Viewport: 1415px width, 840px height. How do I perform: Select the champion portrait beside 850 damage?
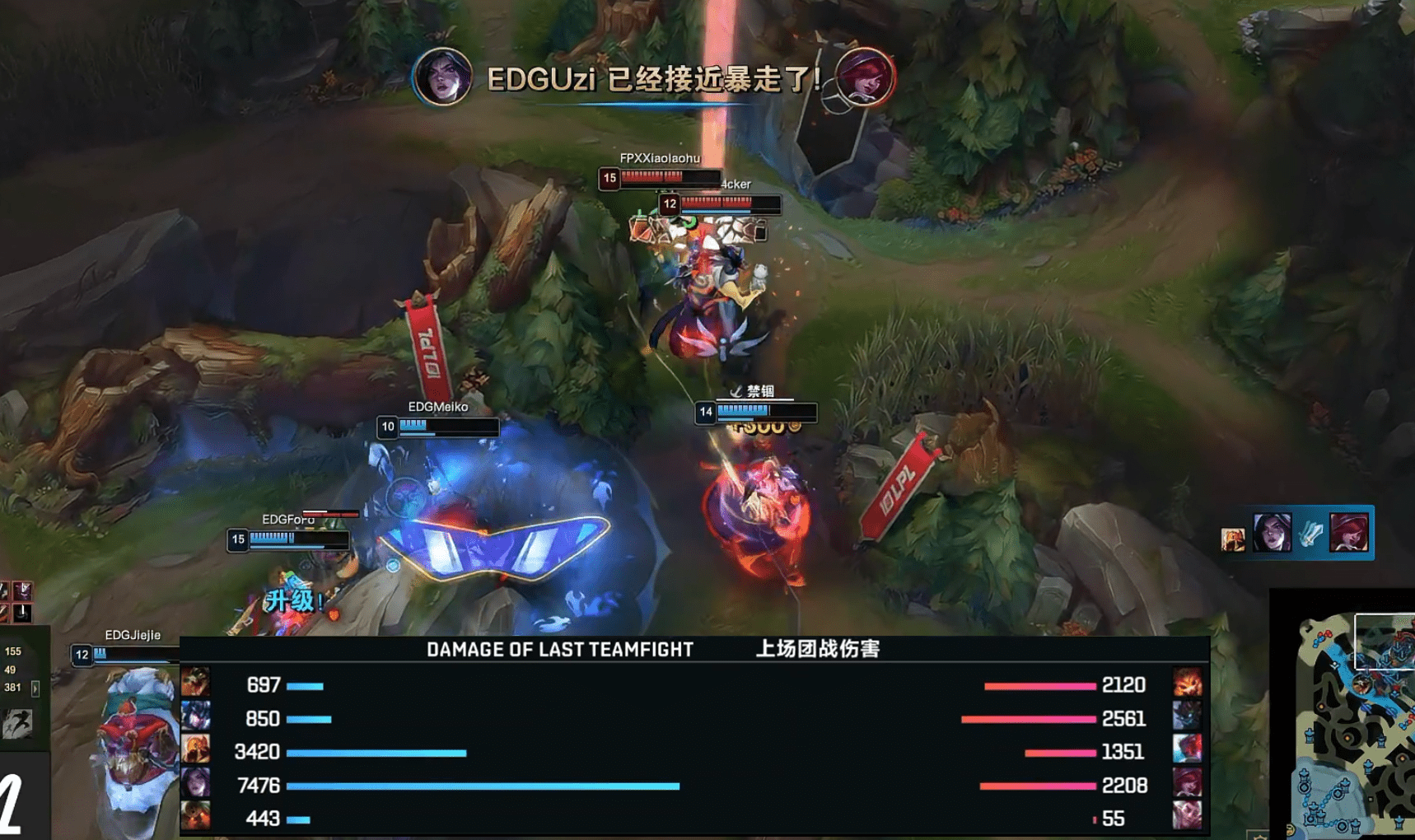pos(195,717)
